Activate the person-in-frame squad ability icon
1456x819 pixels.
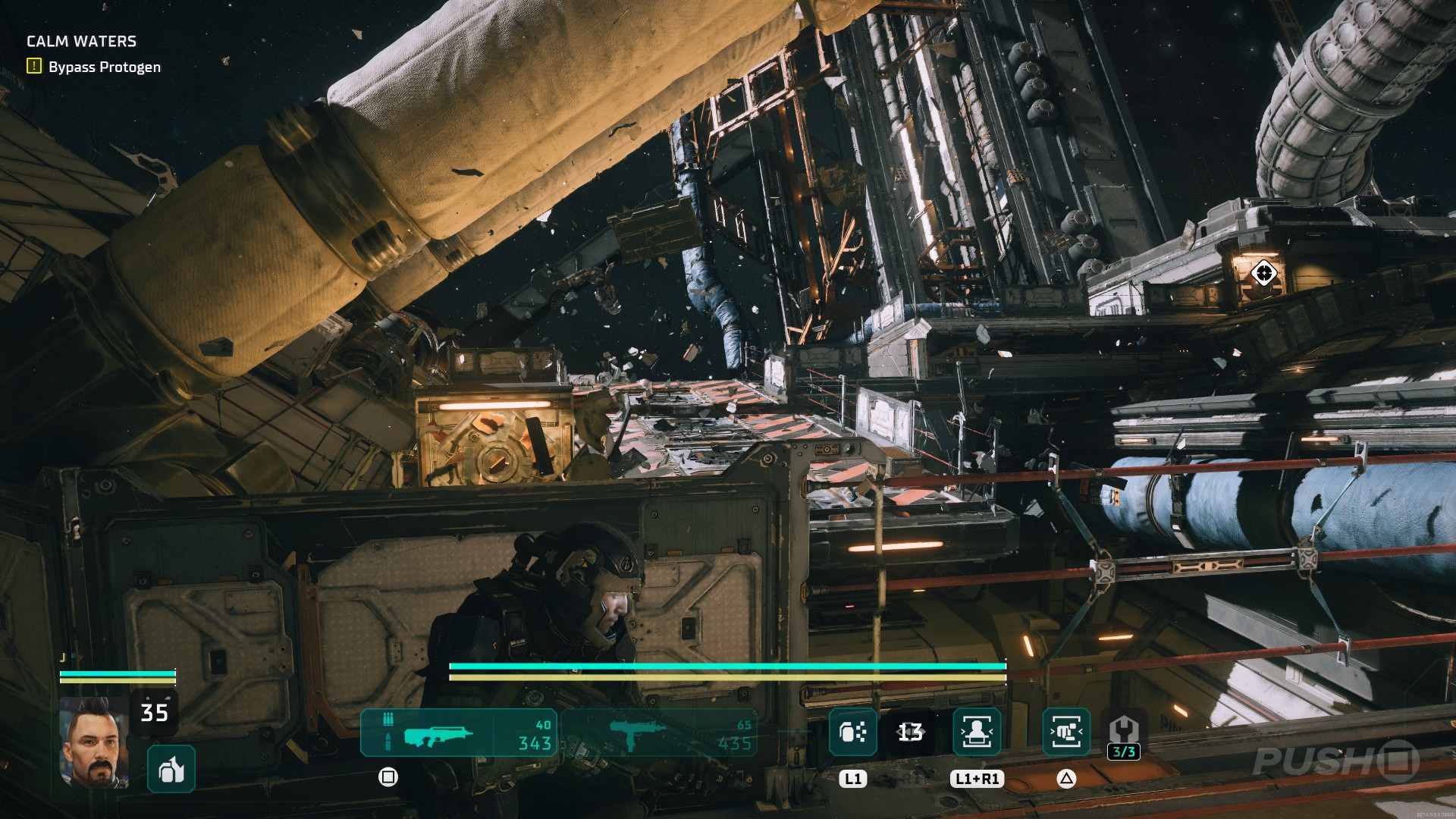click(x=977, y=733)
